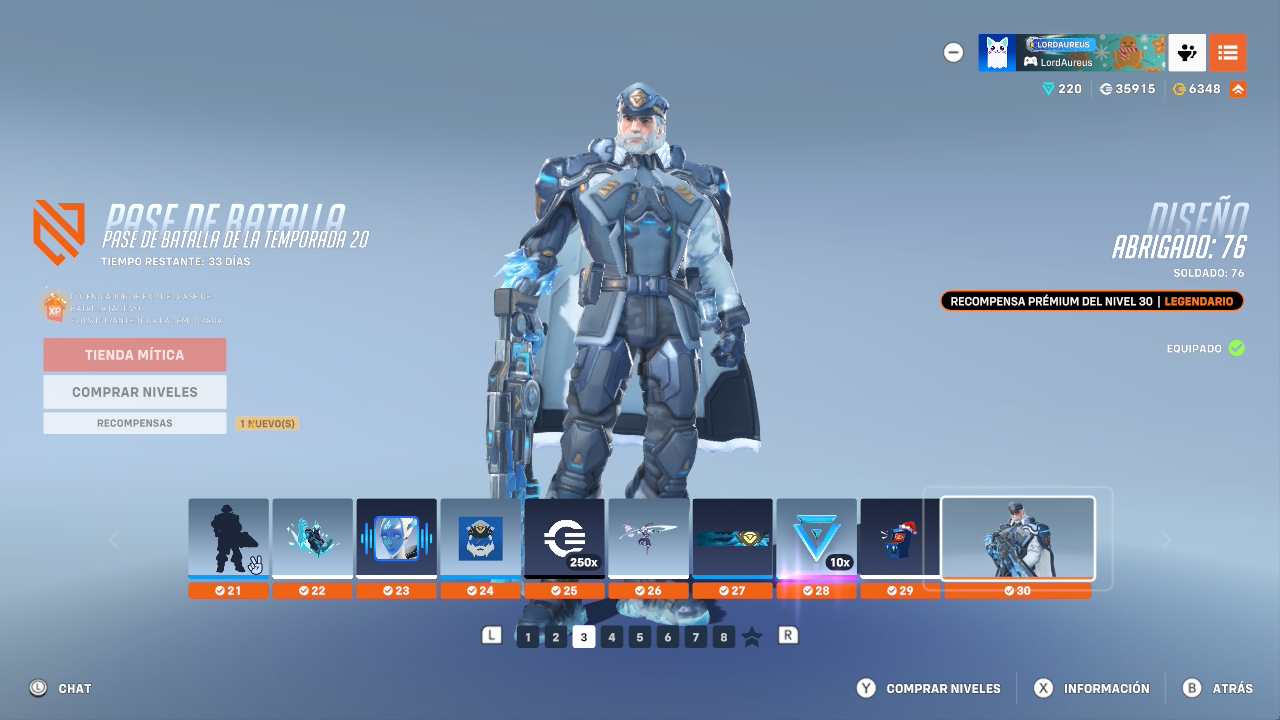Click the right arrow to view next rewards
The width and height of the screenshot is (1280, 720).
(1166, 538)
